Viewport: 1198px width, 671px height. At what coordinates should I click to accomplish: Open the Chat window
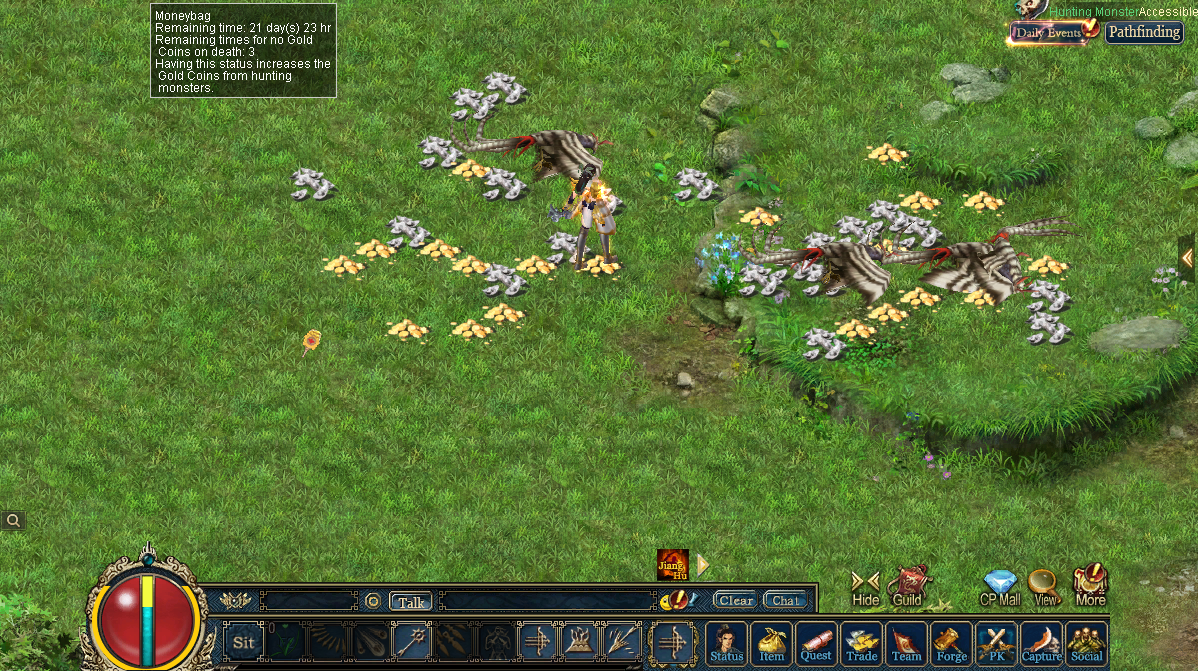[x=785, y=600]
